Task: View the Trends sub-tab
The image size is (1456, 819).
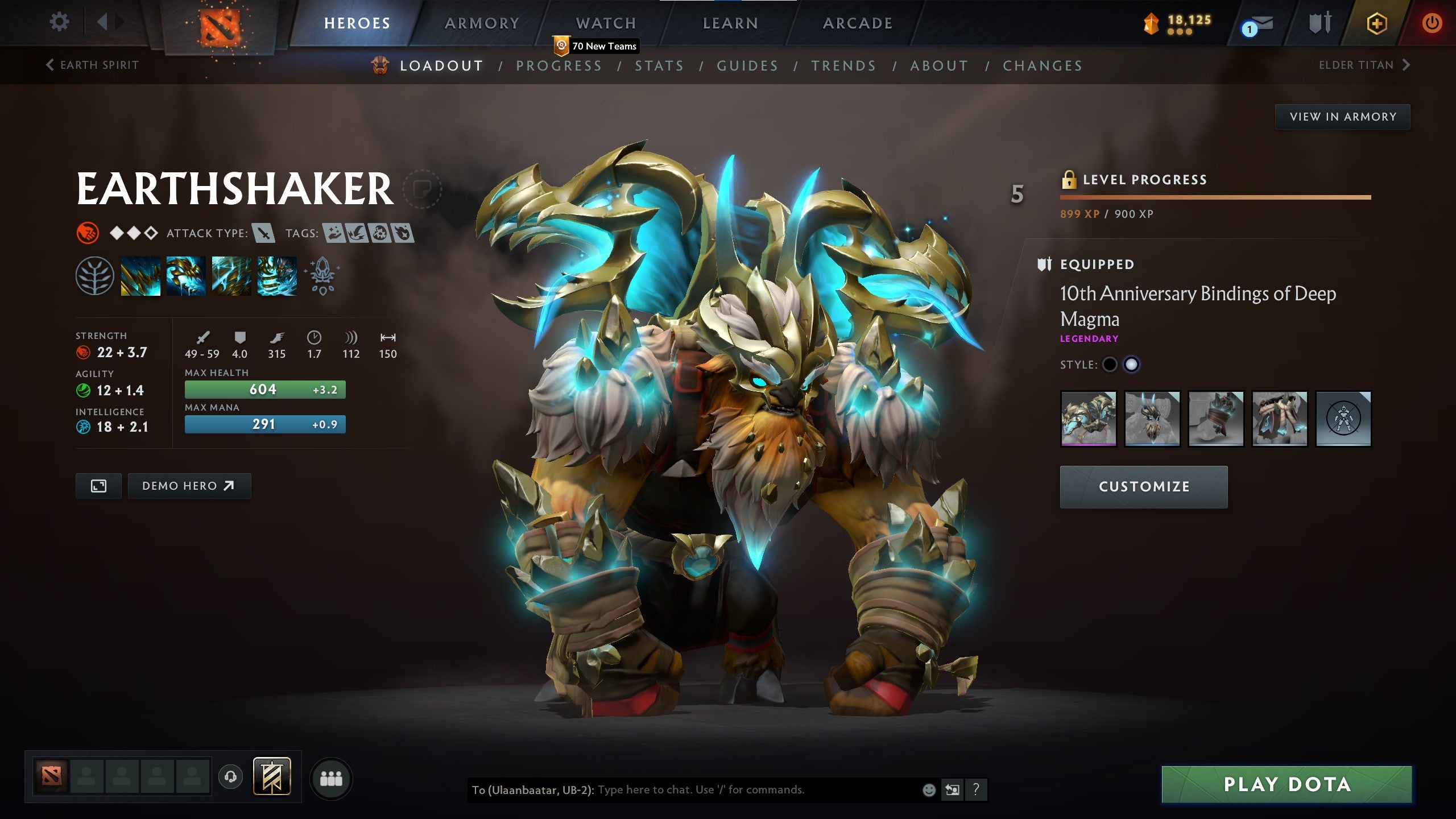Action: [x=843, y=66]
